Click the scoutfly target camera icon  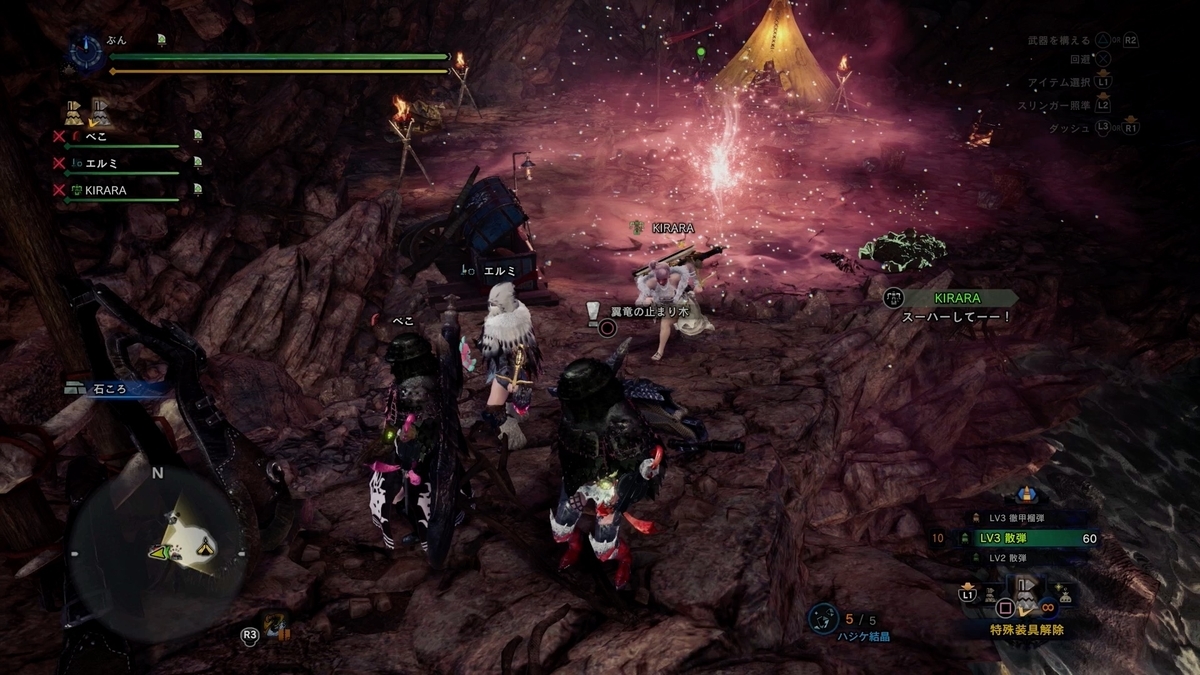(x=275, y=627)
